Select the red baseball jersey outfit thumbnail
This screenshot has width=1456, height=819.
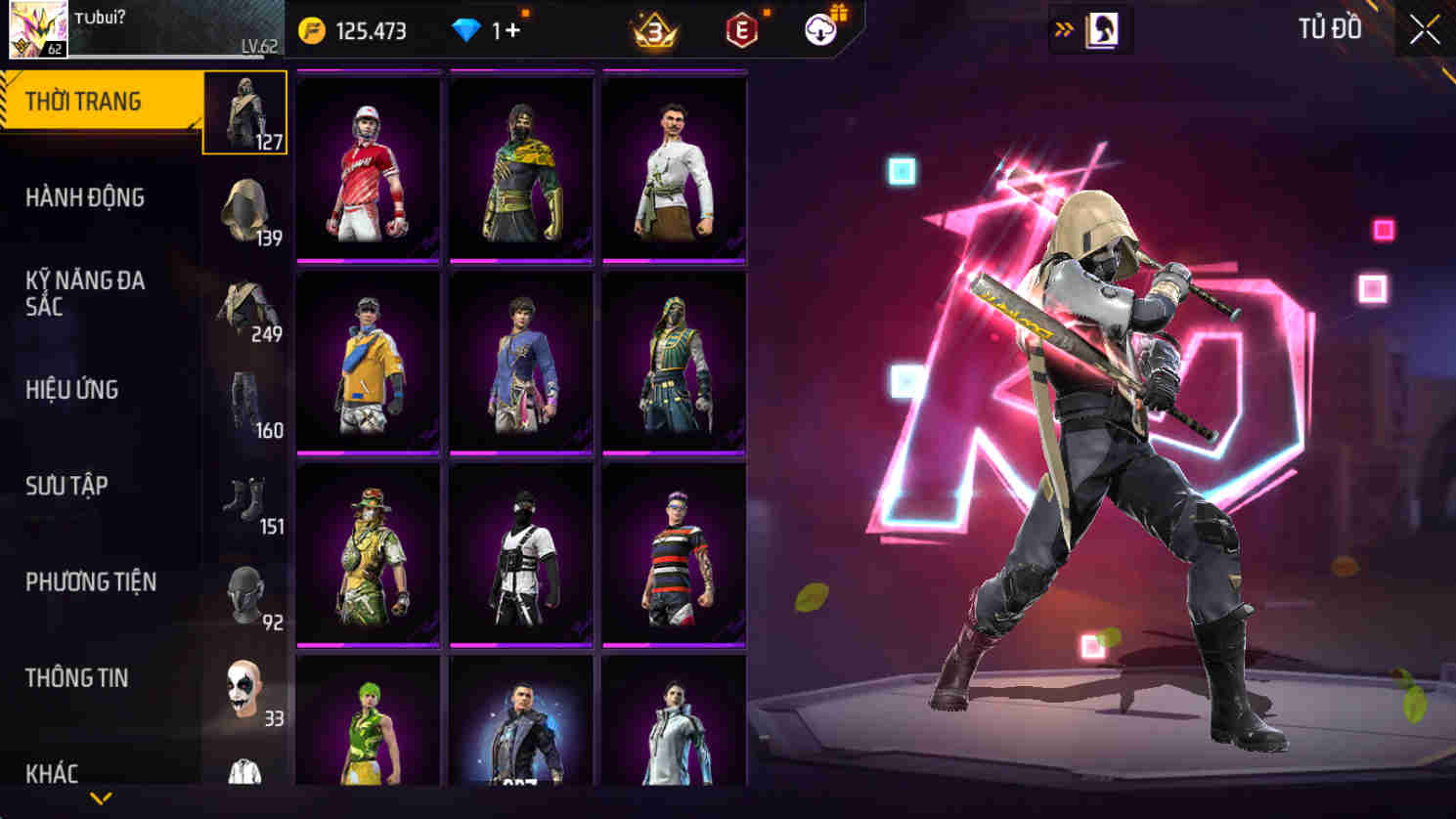click(x=368, y=168)
